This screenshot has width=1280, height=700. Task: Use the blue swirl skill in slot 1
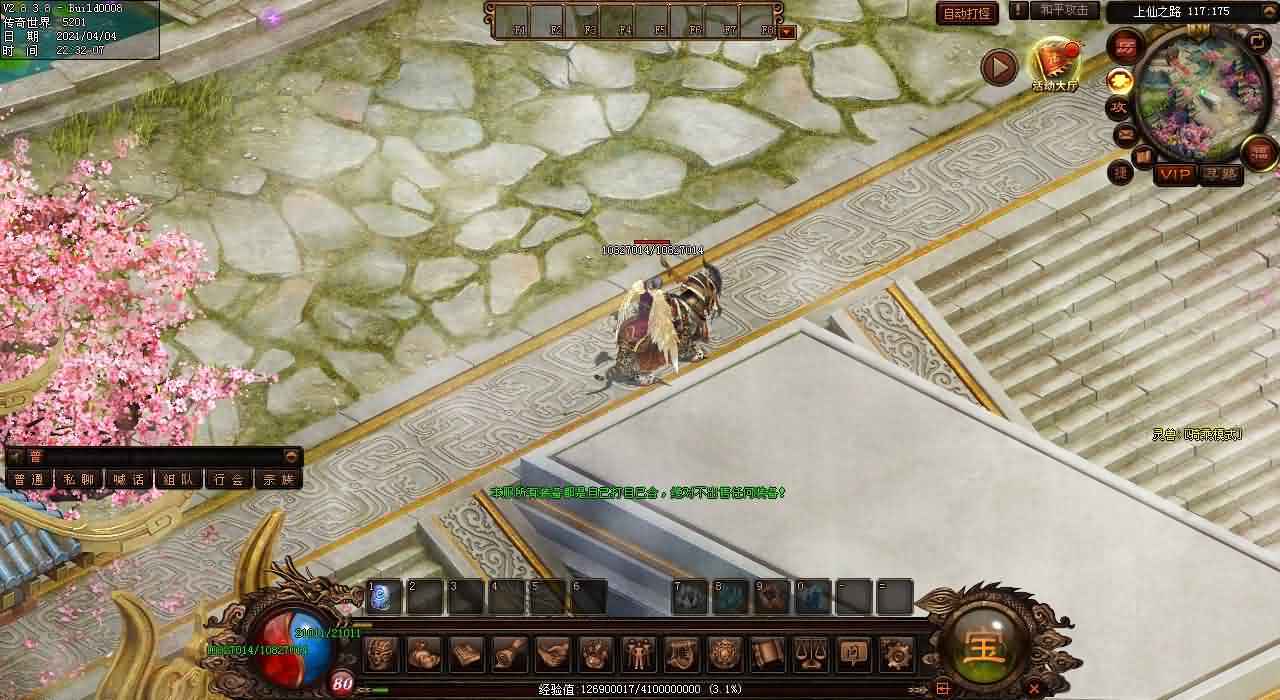pos(384,597)
